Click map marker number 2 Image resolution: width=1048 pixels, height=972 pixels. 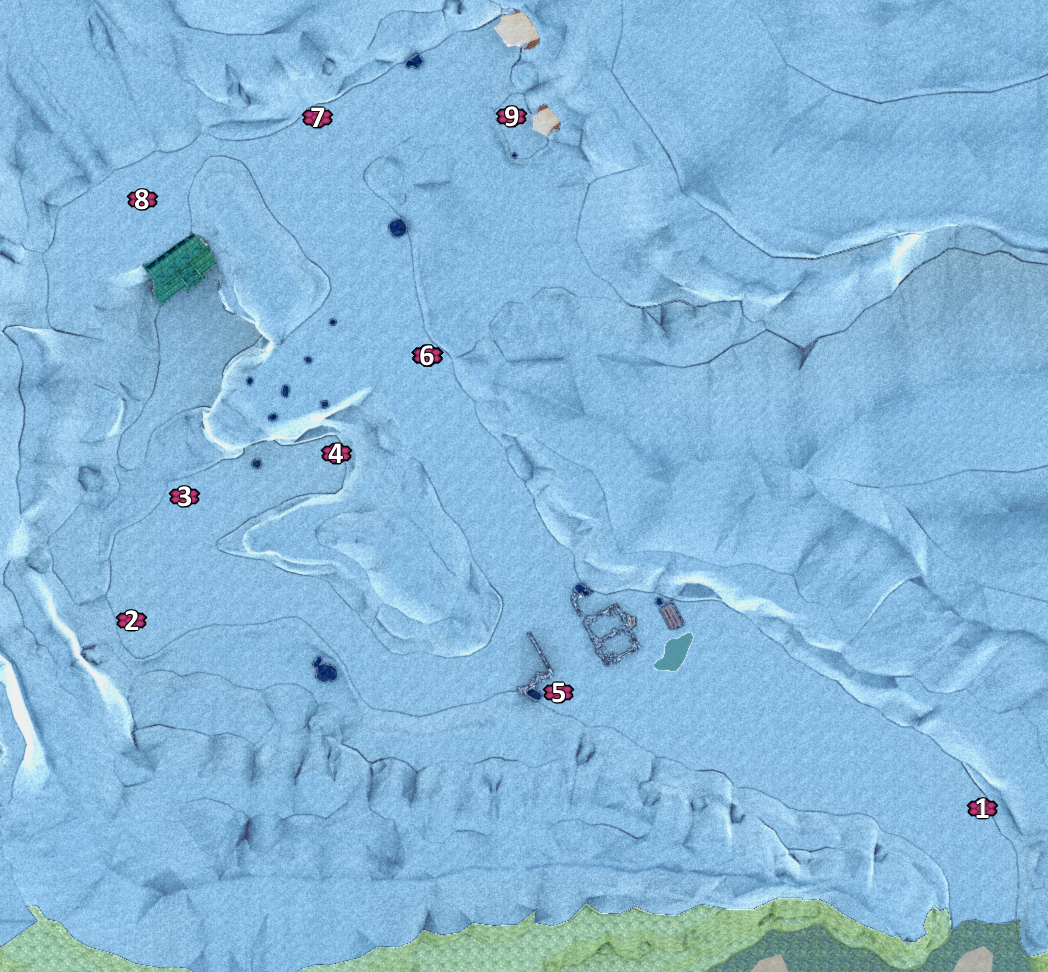[x=130, y=621]
